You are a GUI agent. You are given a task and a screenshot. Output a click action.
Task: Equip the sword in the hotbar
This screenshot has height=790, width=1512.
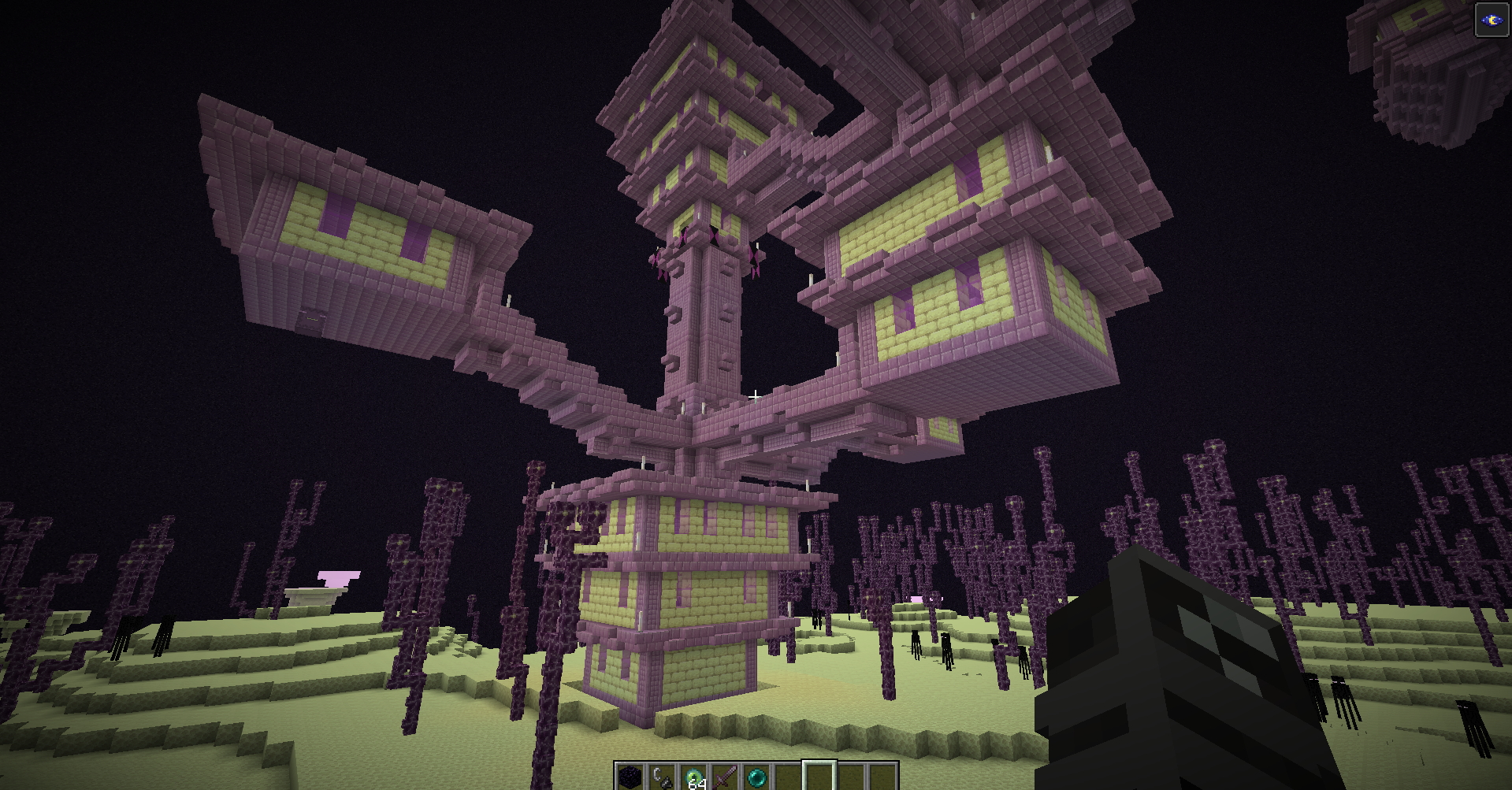(725, 777)
